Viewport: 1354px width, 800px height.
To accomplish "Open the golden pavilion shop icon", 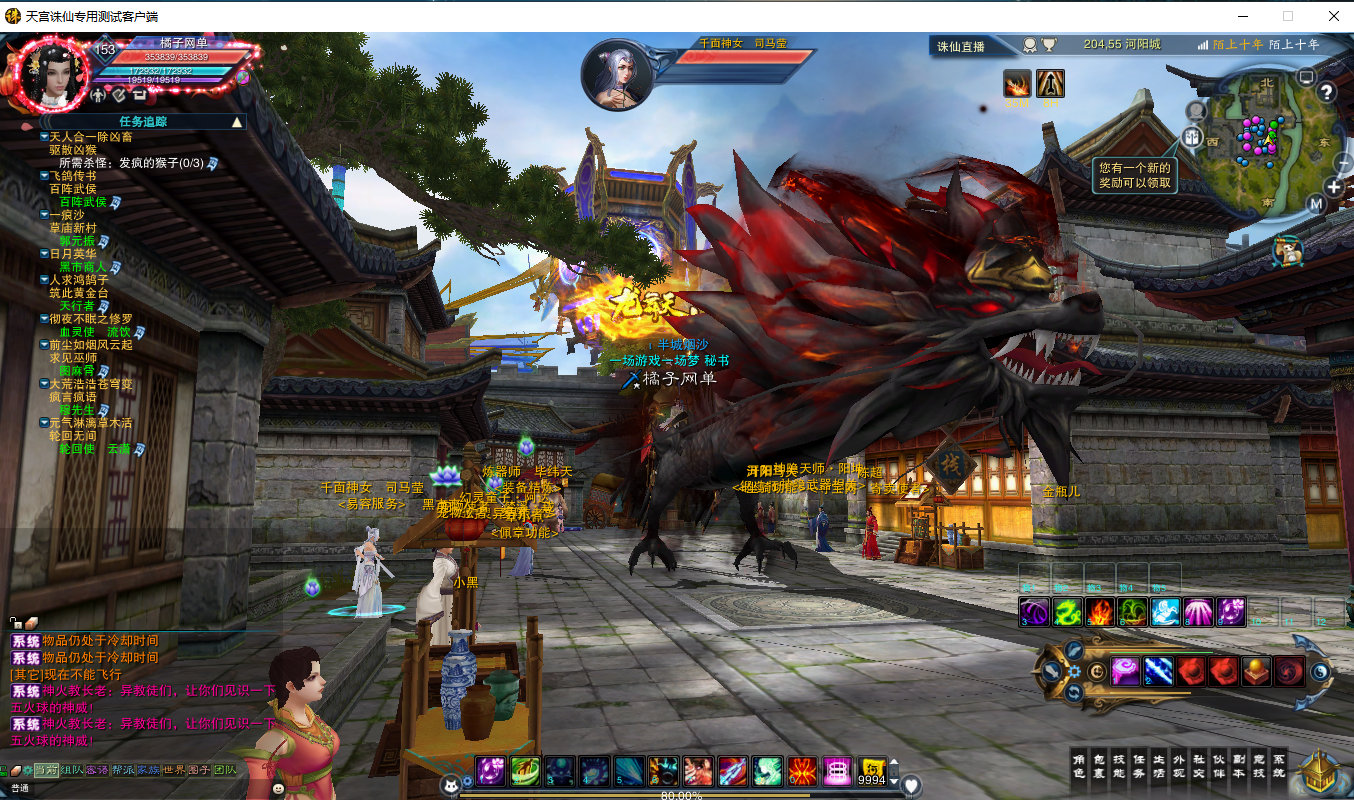I will pos(1320,771).
